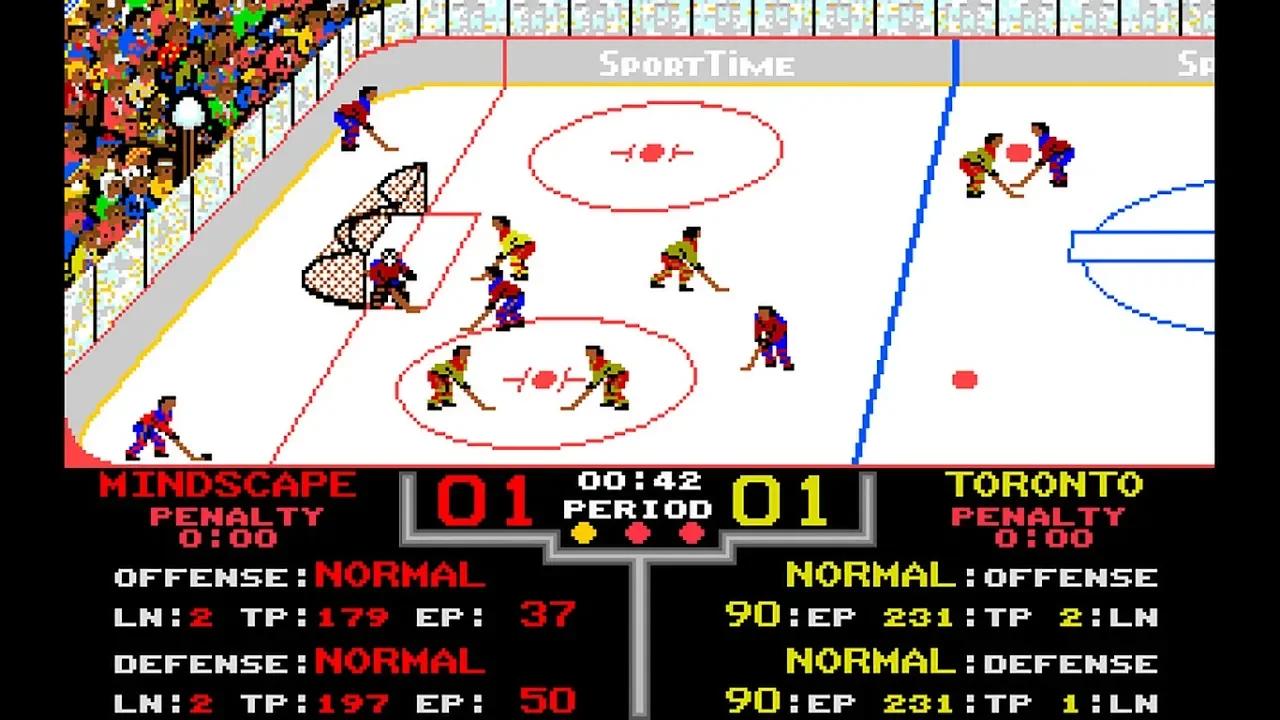Toggle the first red period dot
The height and width of the screenshot is (720, 1280).
[640, 534]
